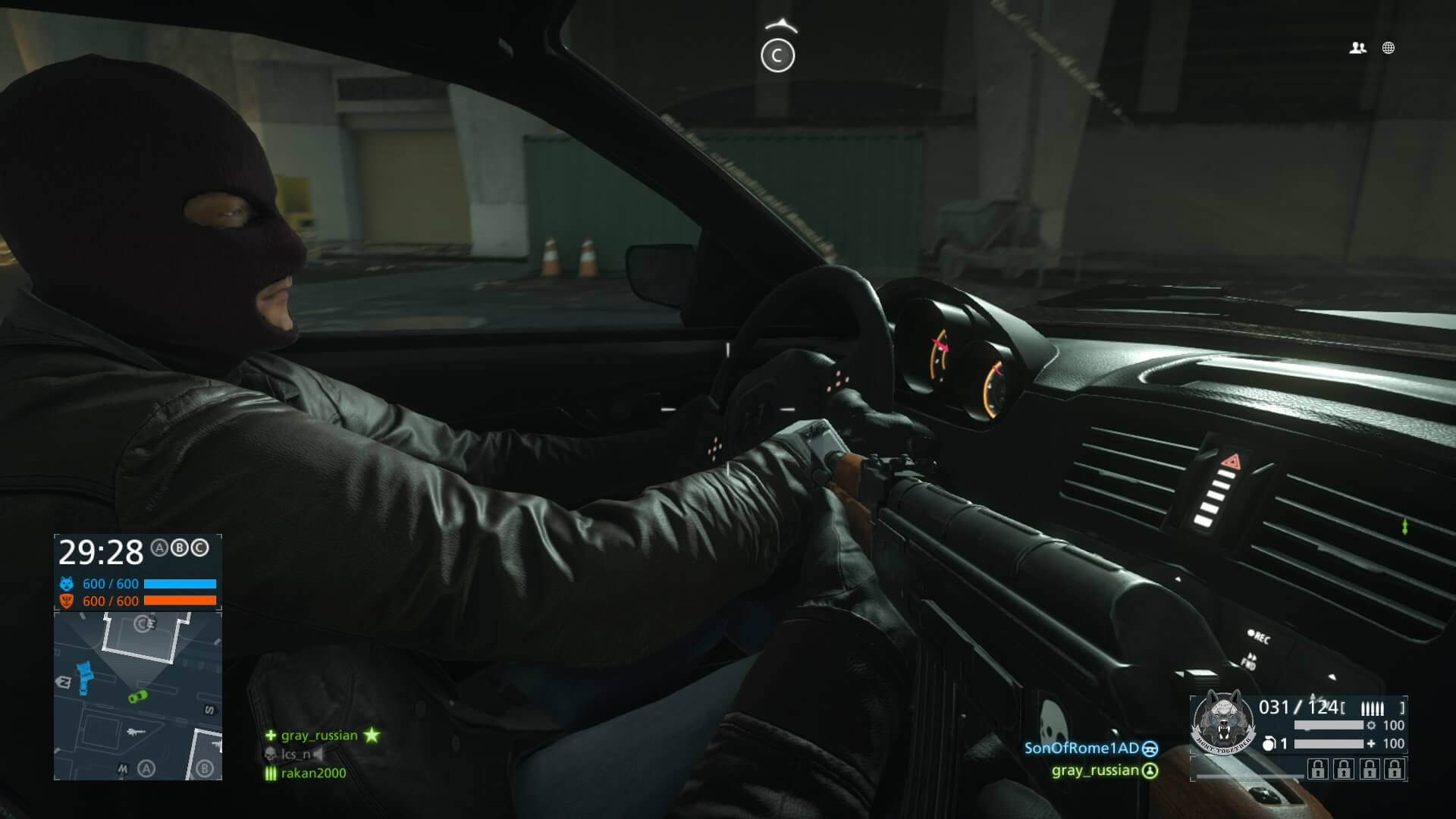Click the skull icon beside lcs_n in killfeed
Image resolution: width=1456 pixels, height=819 pixels.
(x=270, y=755)
